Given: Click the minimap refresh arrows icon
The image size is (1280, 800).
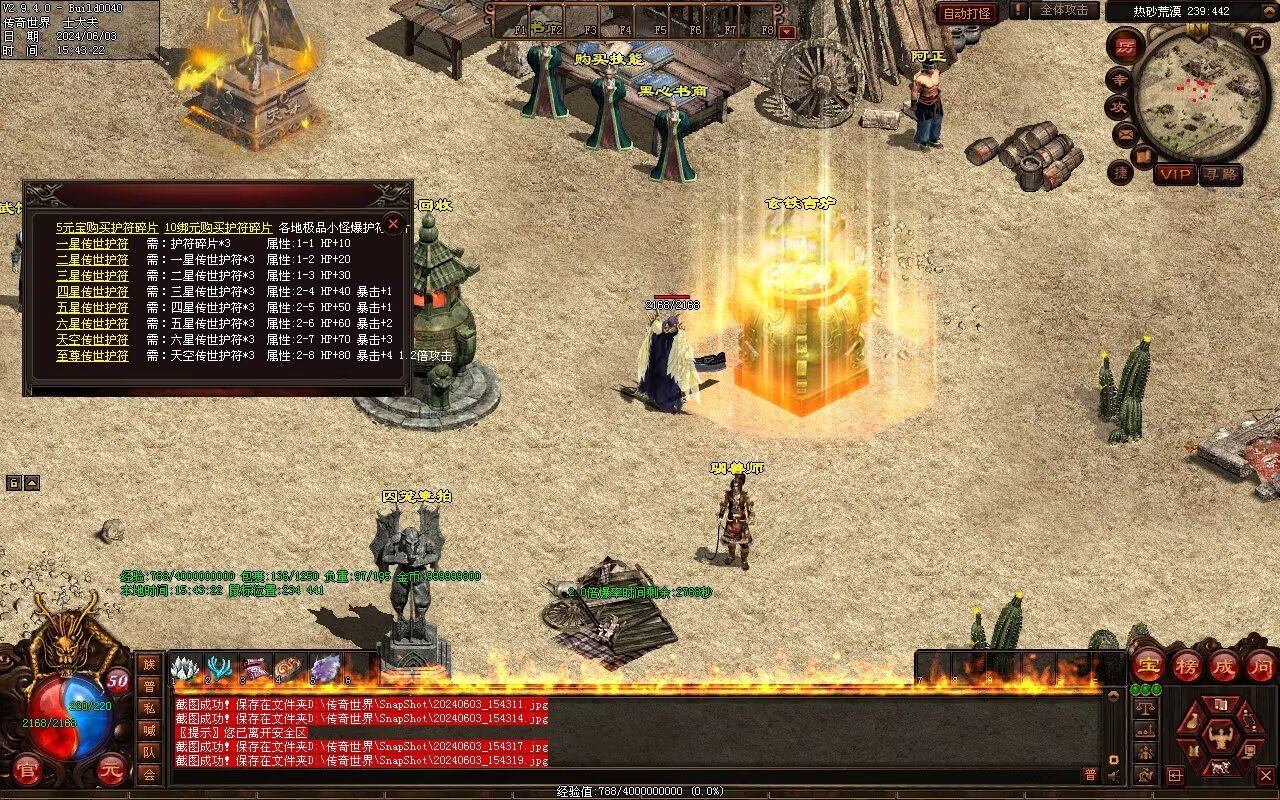Looking at the screenshot, I should 1257,41.
